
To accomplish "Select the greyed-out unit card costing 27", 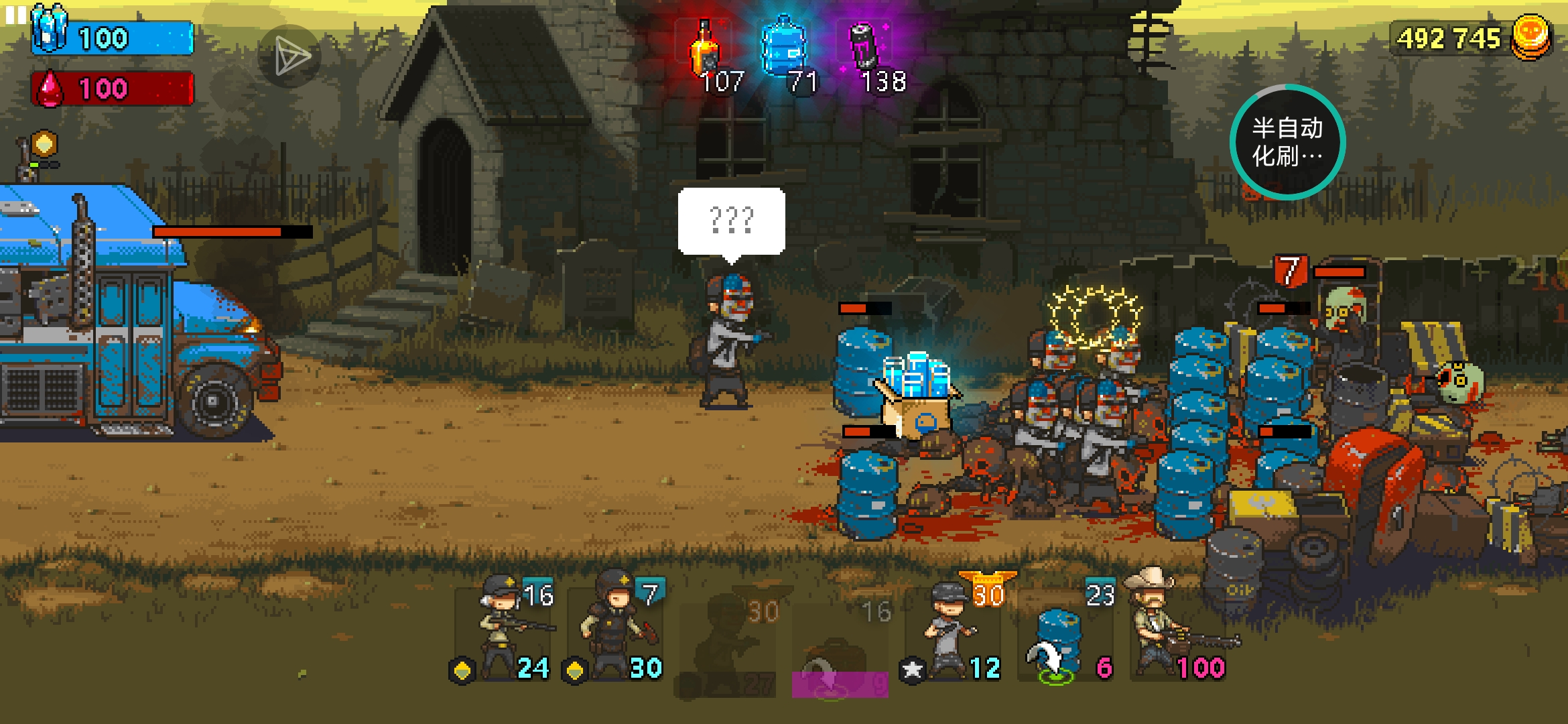I will (x=728, y=644).
